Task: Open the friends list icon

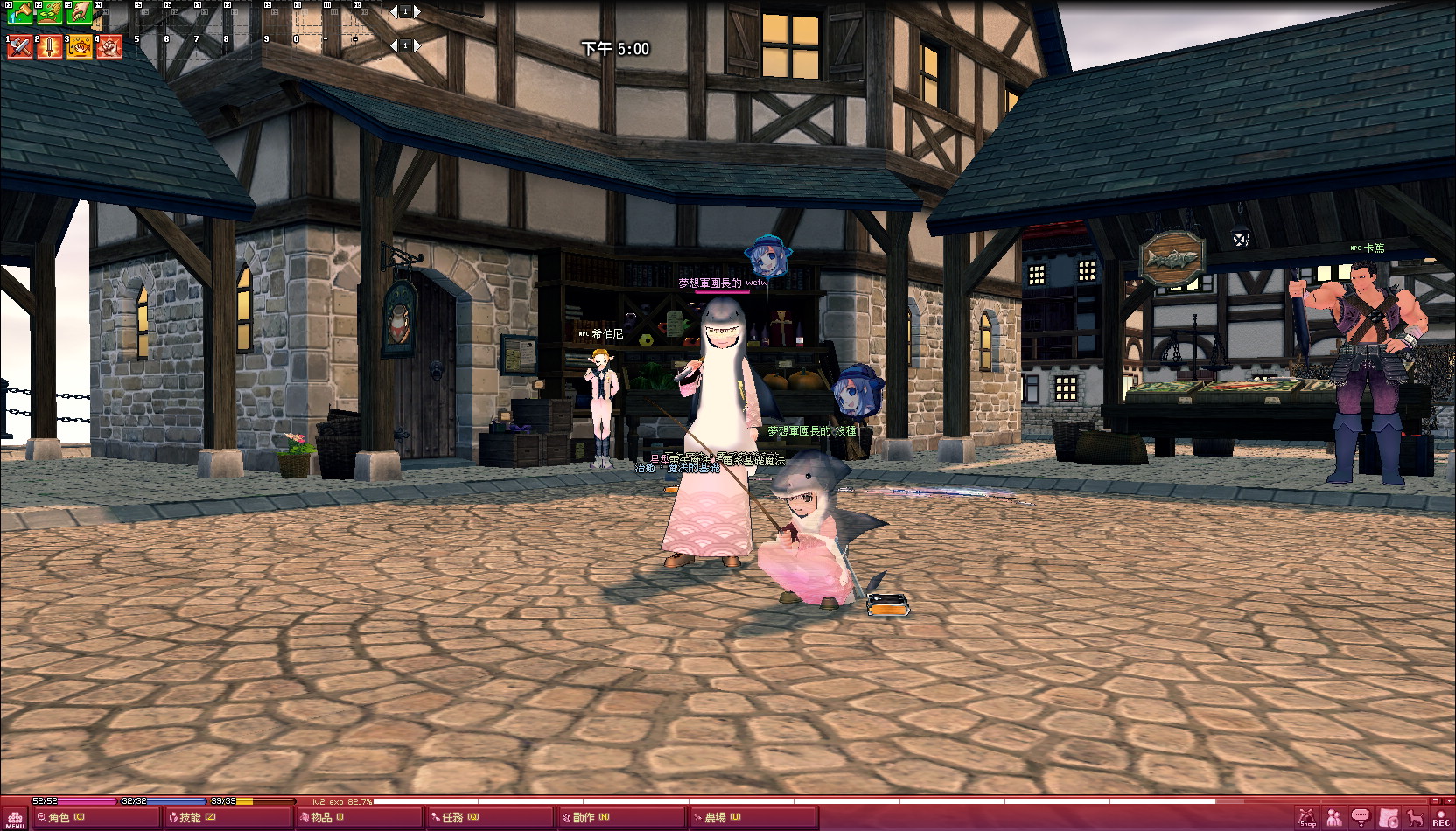Action: tap(1334, 818)
